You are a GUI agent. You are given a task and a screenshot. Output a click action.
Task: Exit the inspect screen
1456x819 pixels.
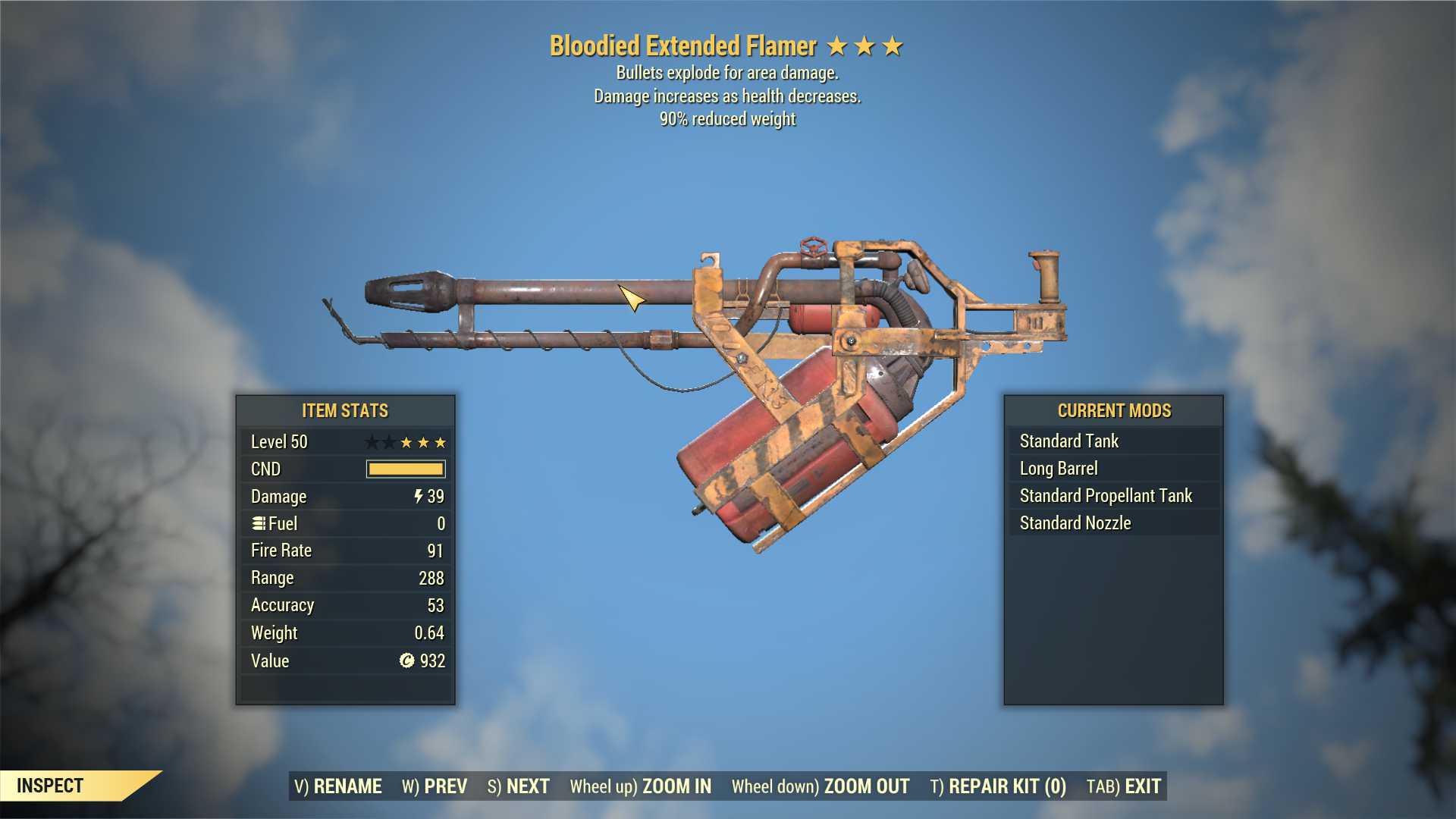pos(1124,786)
